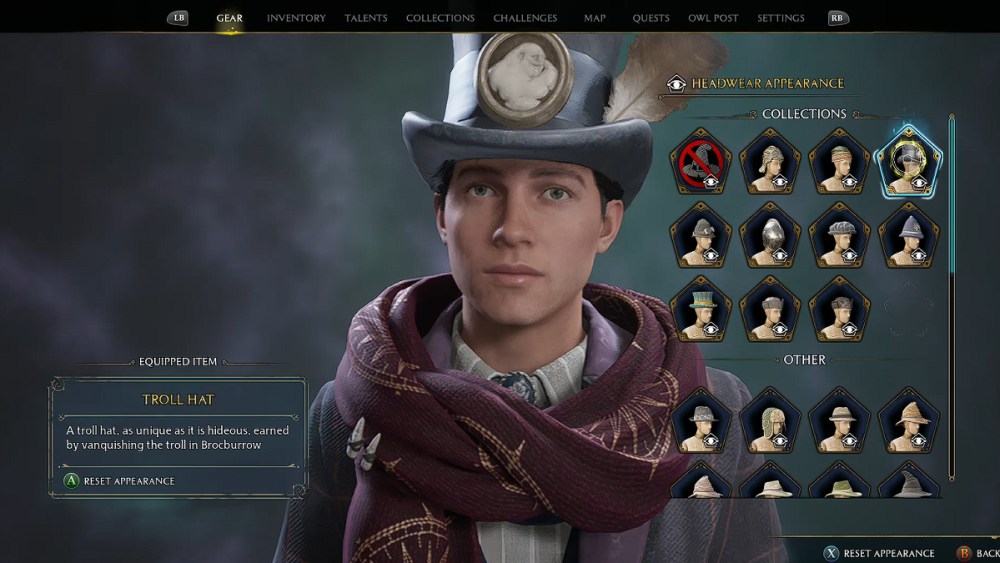Choose the green top hat appearance
Screen dimensions: 1000x563
(x=702, y=308)
